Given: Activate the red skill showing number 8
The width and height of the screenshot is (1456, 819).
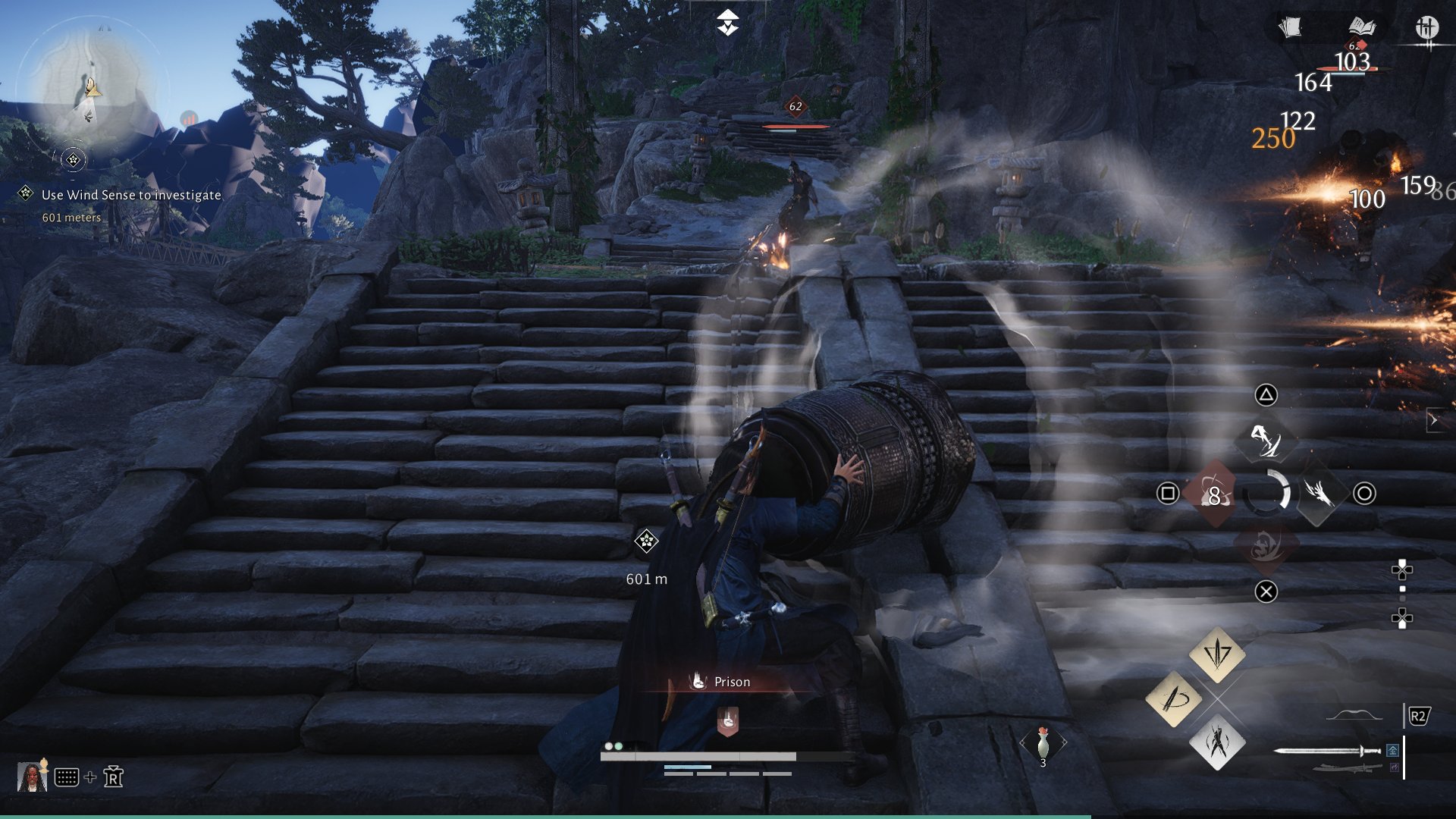Looking at the screenshot, I should pos(1213,494).
